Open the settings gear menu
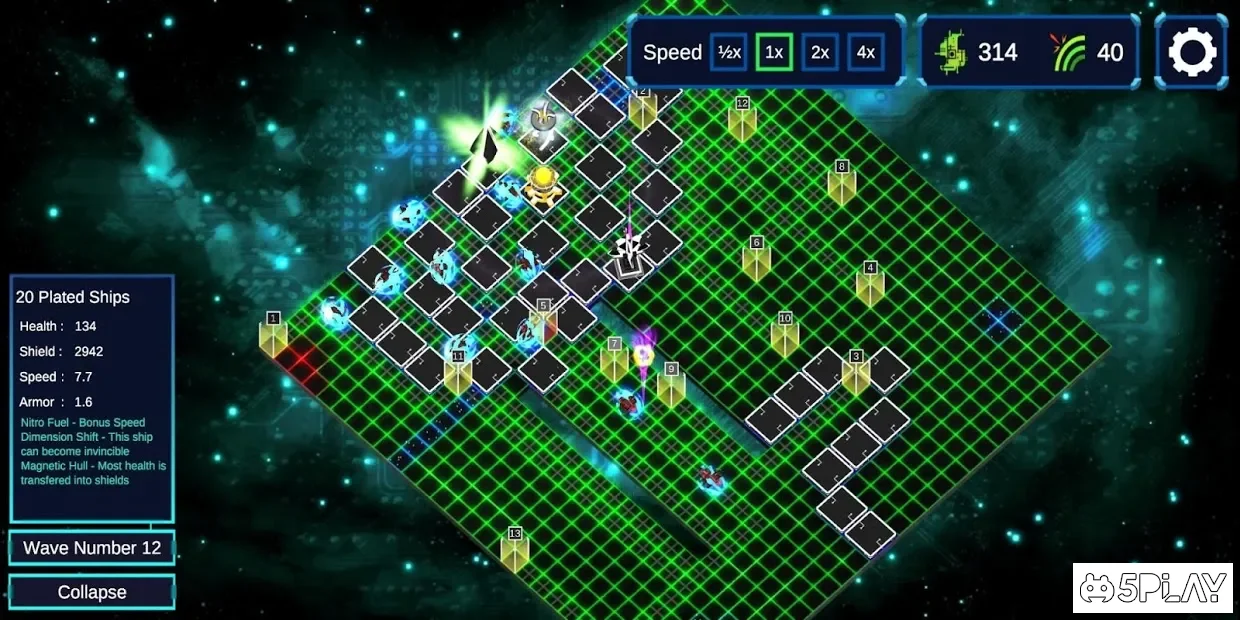This screenshot has width=1240, height=620. click(x=1192, y=52)
